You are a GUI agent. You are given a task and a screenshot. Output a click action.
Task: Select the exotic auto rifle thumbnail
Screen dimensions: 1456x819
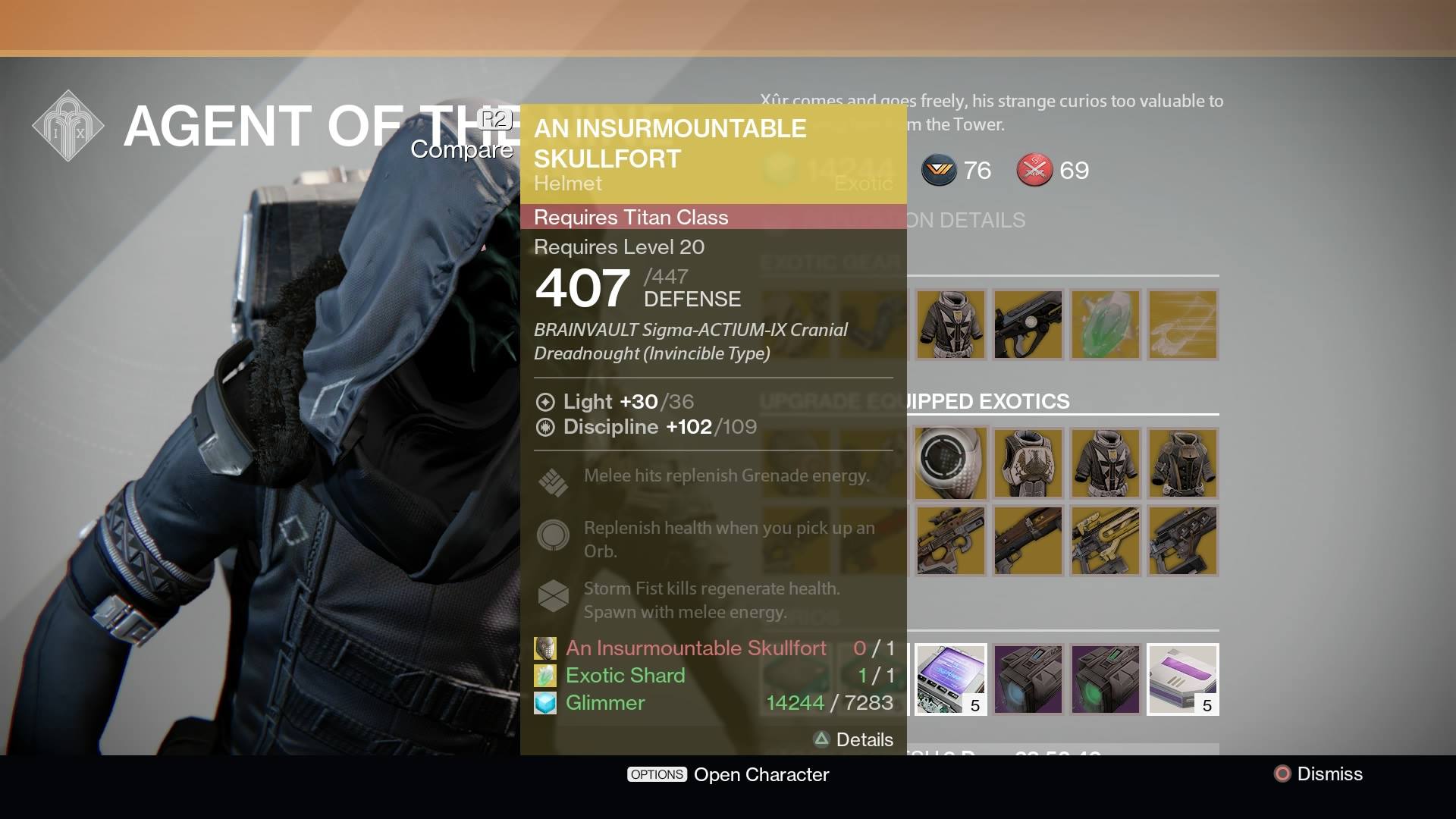[1028, 325]
